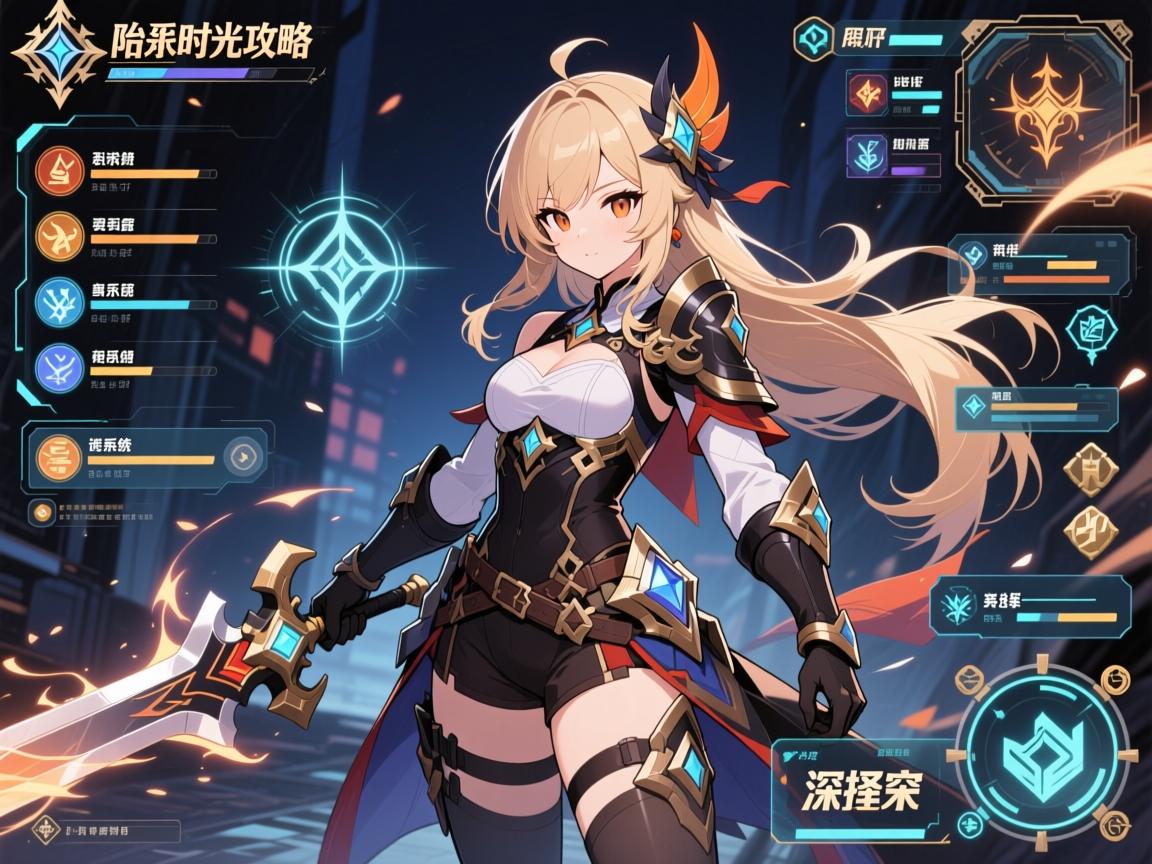Image resolution: width=1152 pixels, height=864 pixels.
Task: Open the panel with the cyan spiky leaf icon
Action: [1030, 607]
